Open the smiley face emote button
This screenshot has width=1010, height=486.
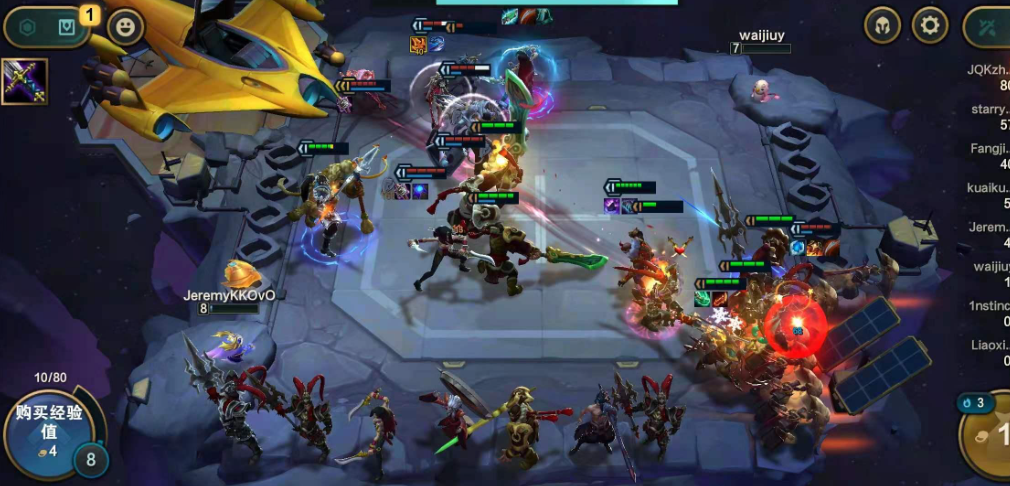[125, 27]
